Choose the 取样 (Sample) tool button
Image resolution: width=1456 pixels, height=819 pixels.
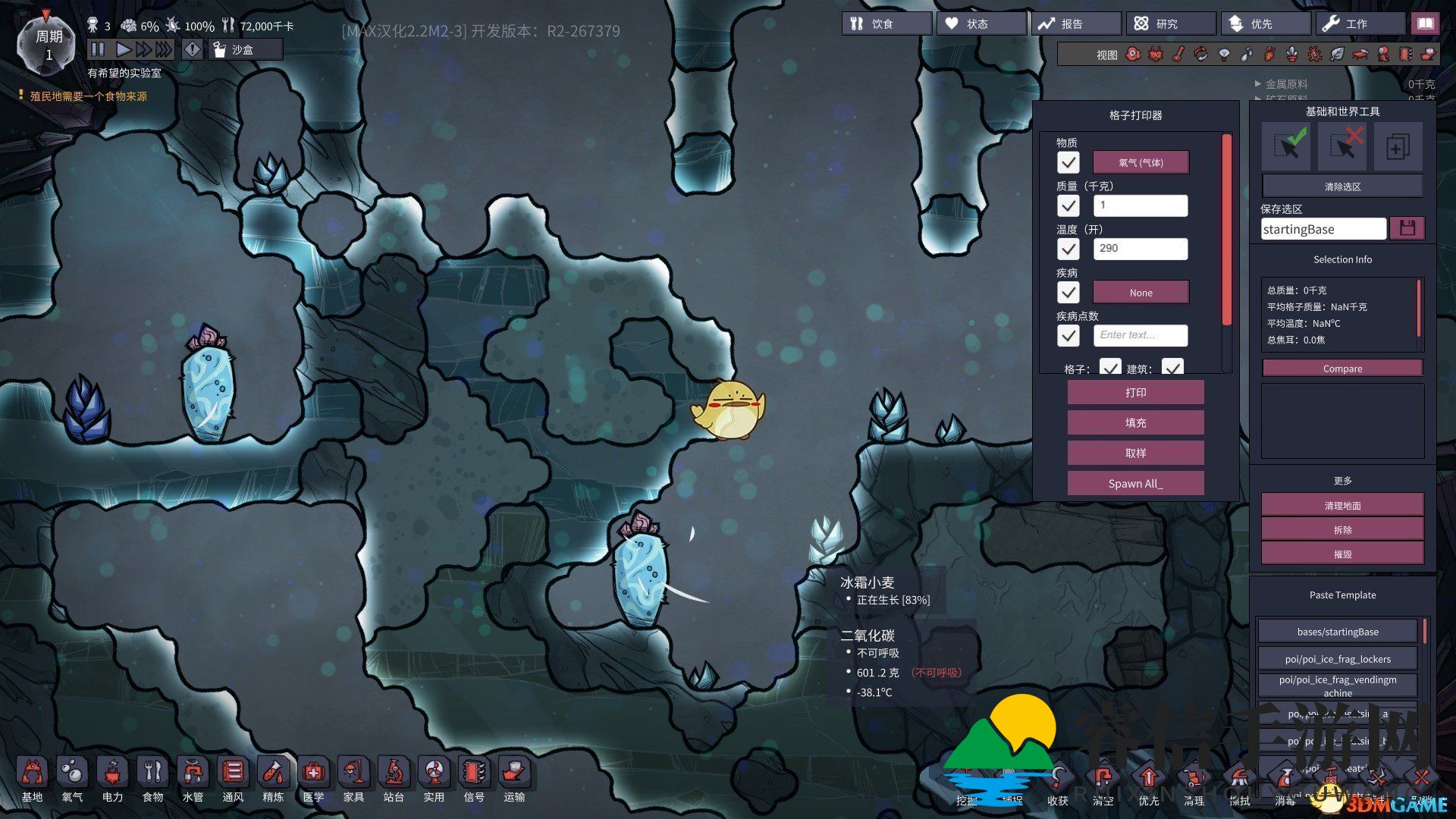coord(1135,453)
